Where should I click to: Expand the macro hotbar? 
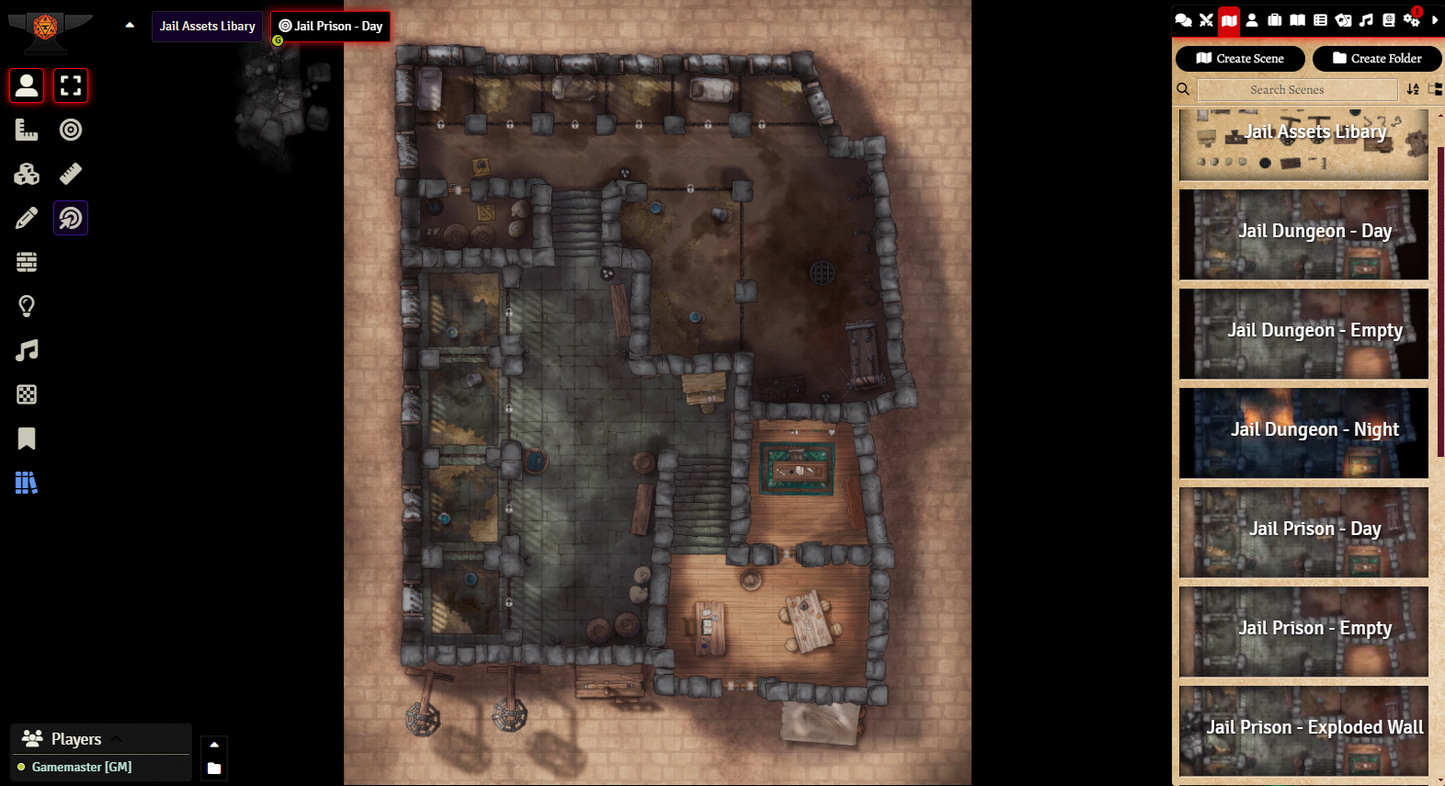pyautogui.click(x=214, y=744)
